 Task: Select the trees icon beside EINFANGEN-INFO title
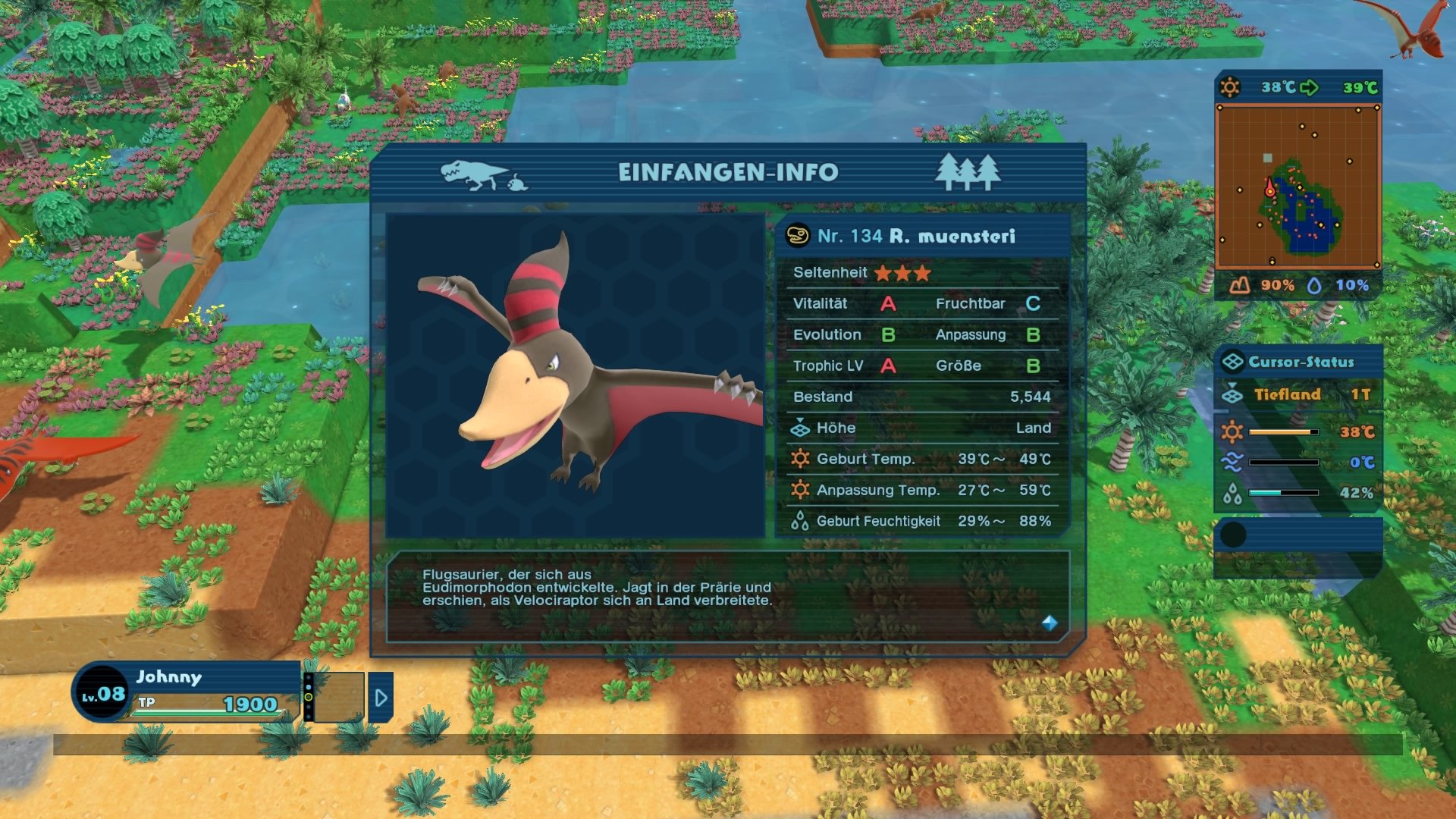point(968,173)
